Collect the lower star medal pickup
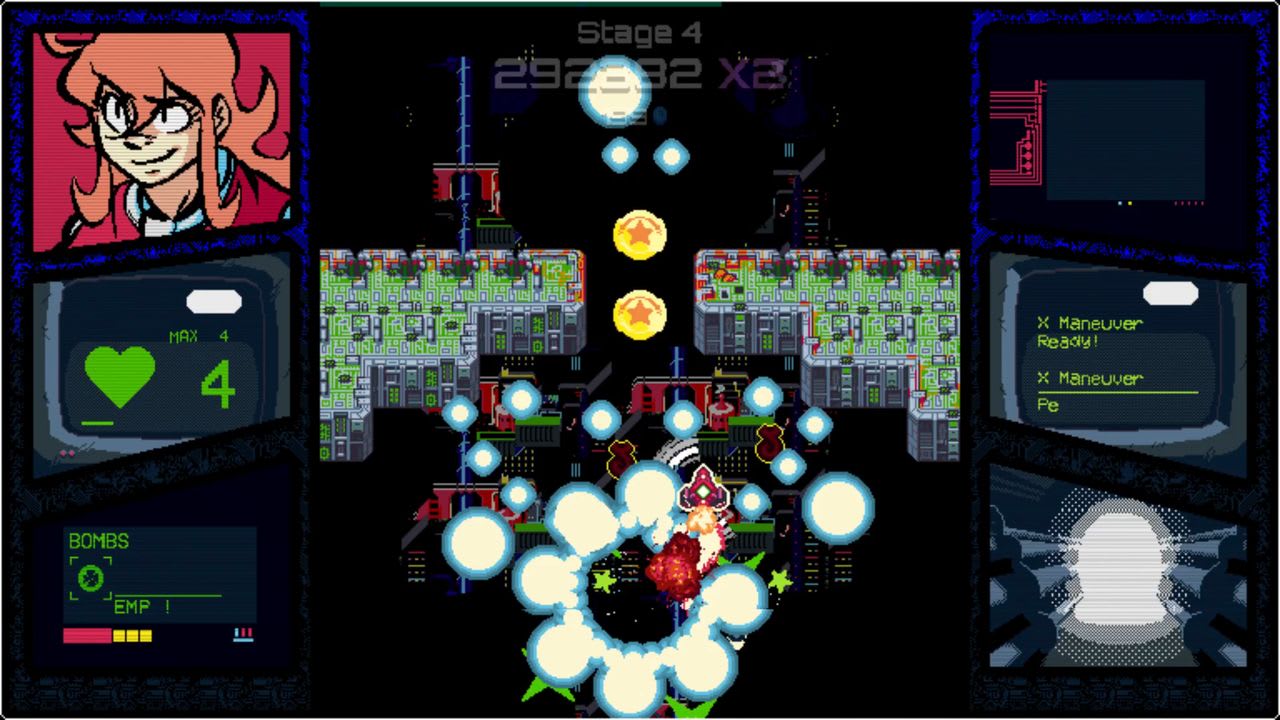The image size is (1280, 720). pos(641,312)
